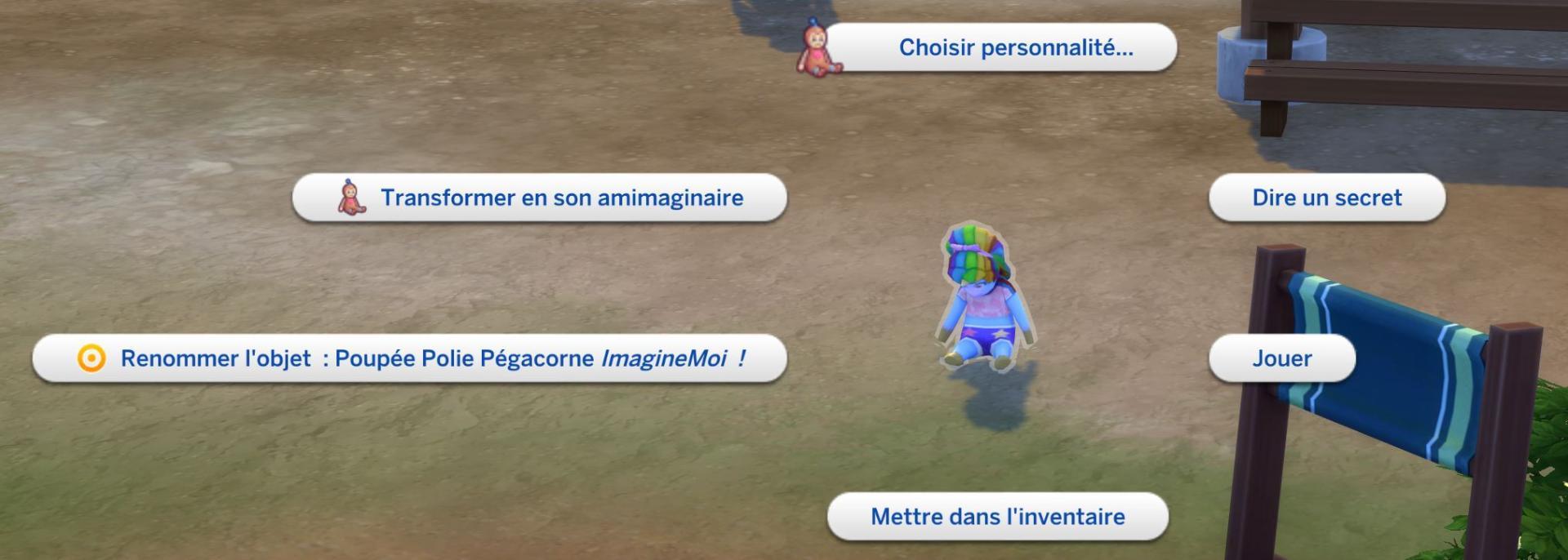1568x560 pixels.
Task: Pick the "Dire un secret" interaction
Action: pyautogui.click(x=1326, y=198)
